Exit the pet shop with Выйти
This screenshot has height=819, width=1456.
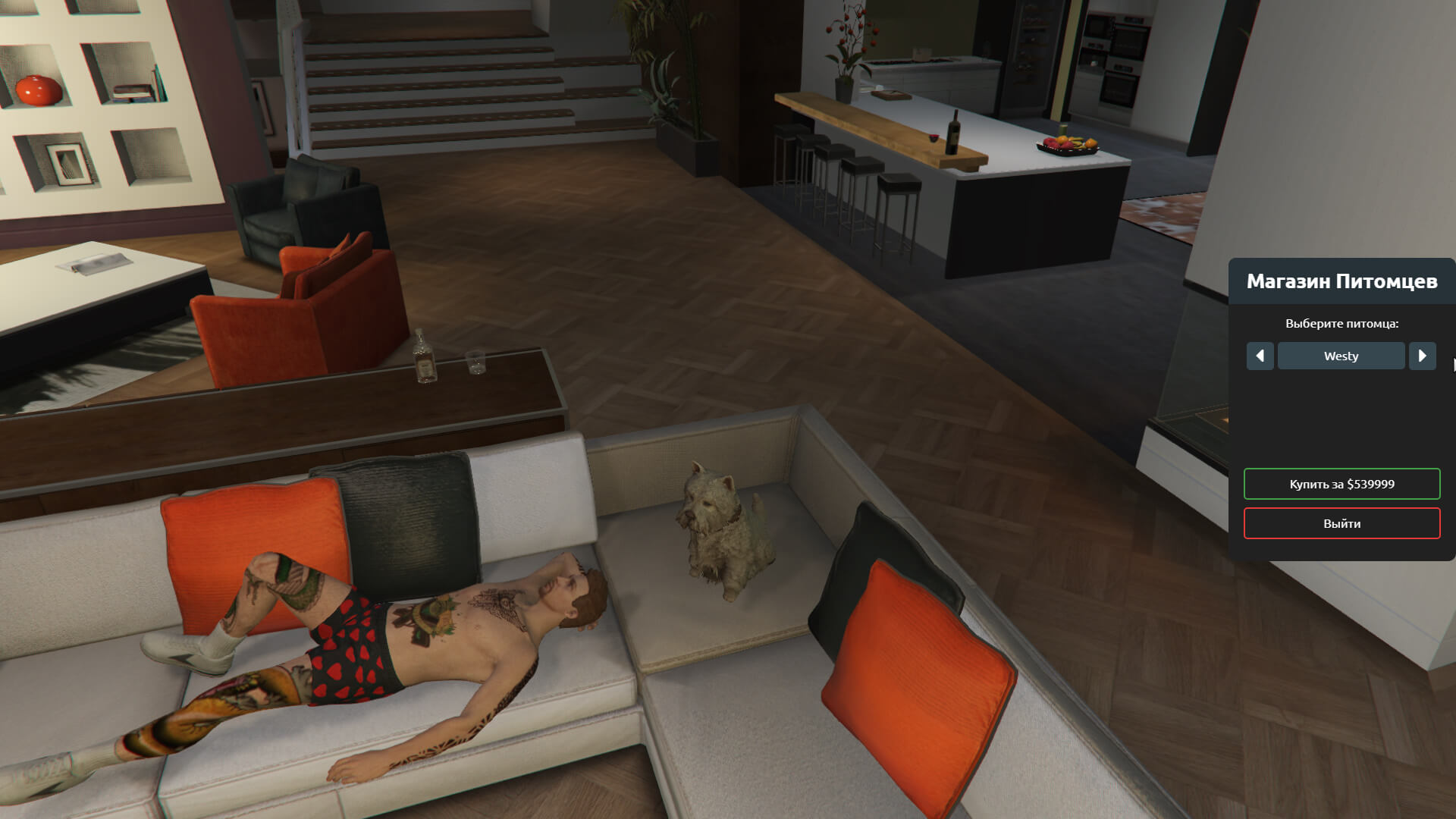click(x=1341, y=523)
